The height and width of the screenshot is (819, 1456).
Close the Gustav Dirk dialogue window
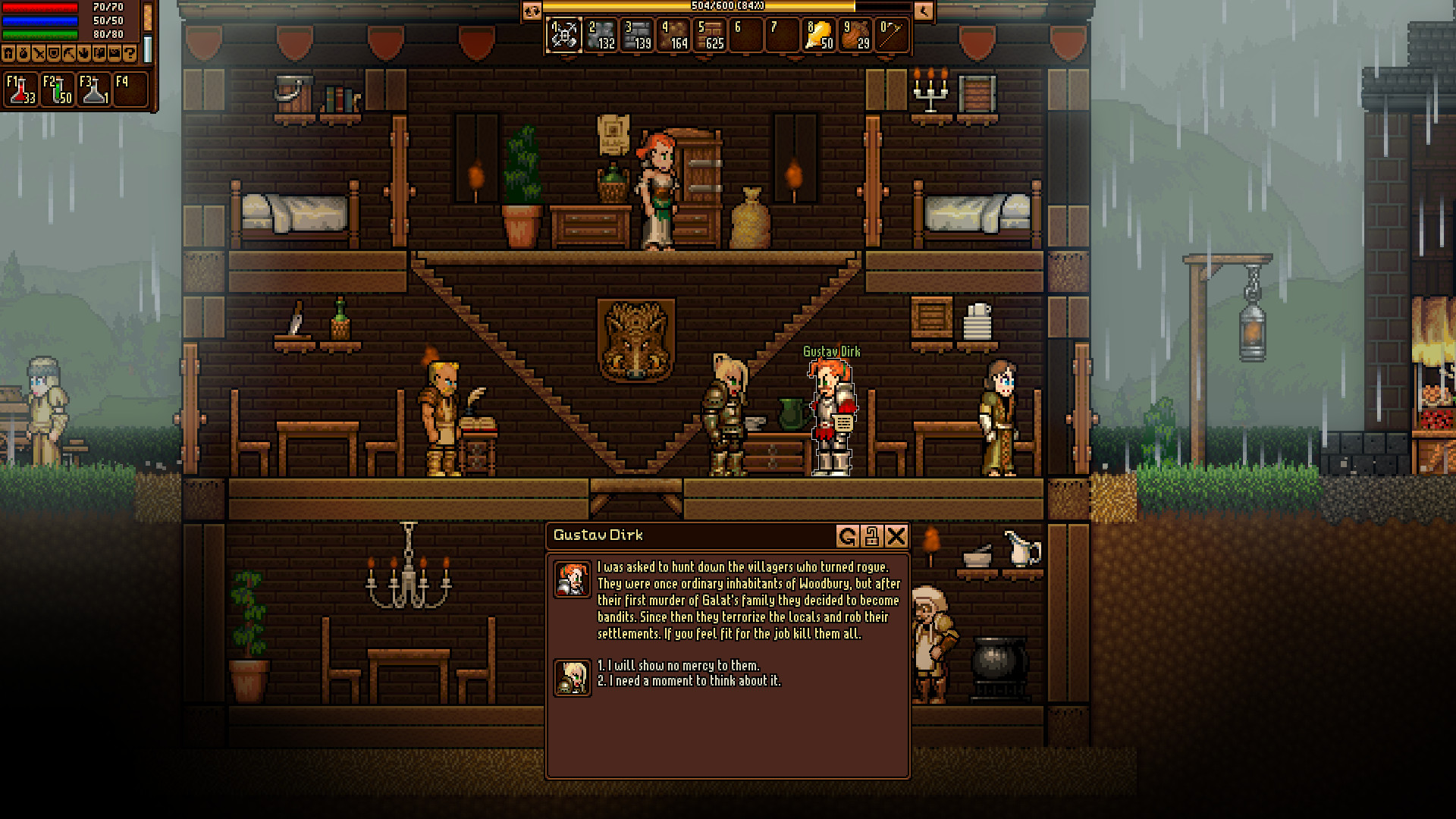point(896,536)
